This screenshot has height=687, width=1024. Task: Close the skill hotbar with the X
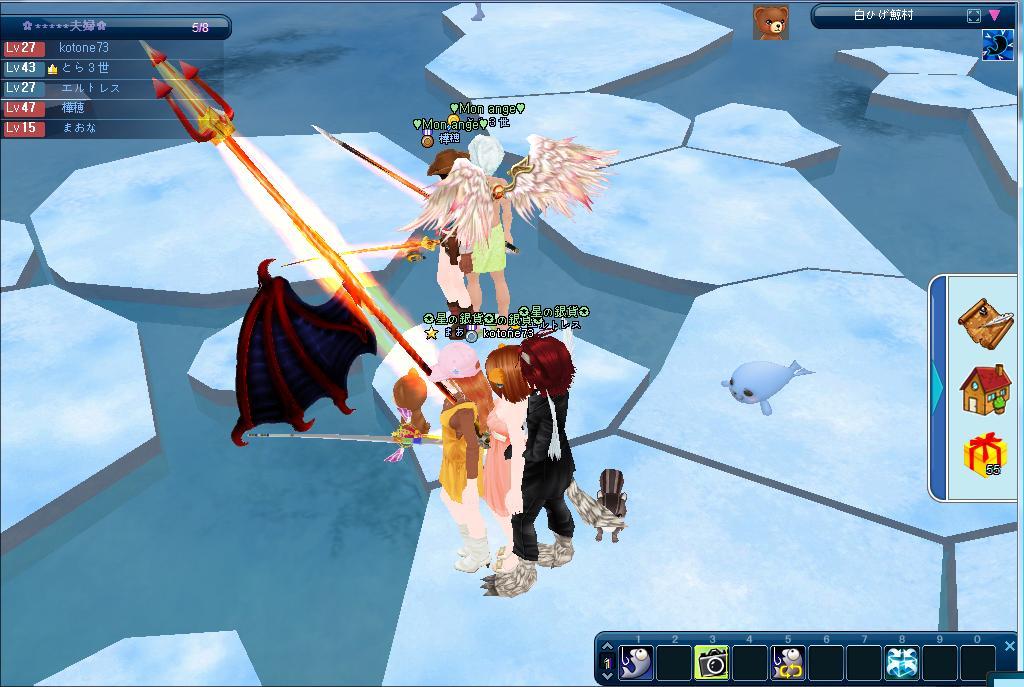pos(1009,646)
